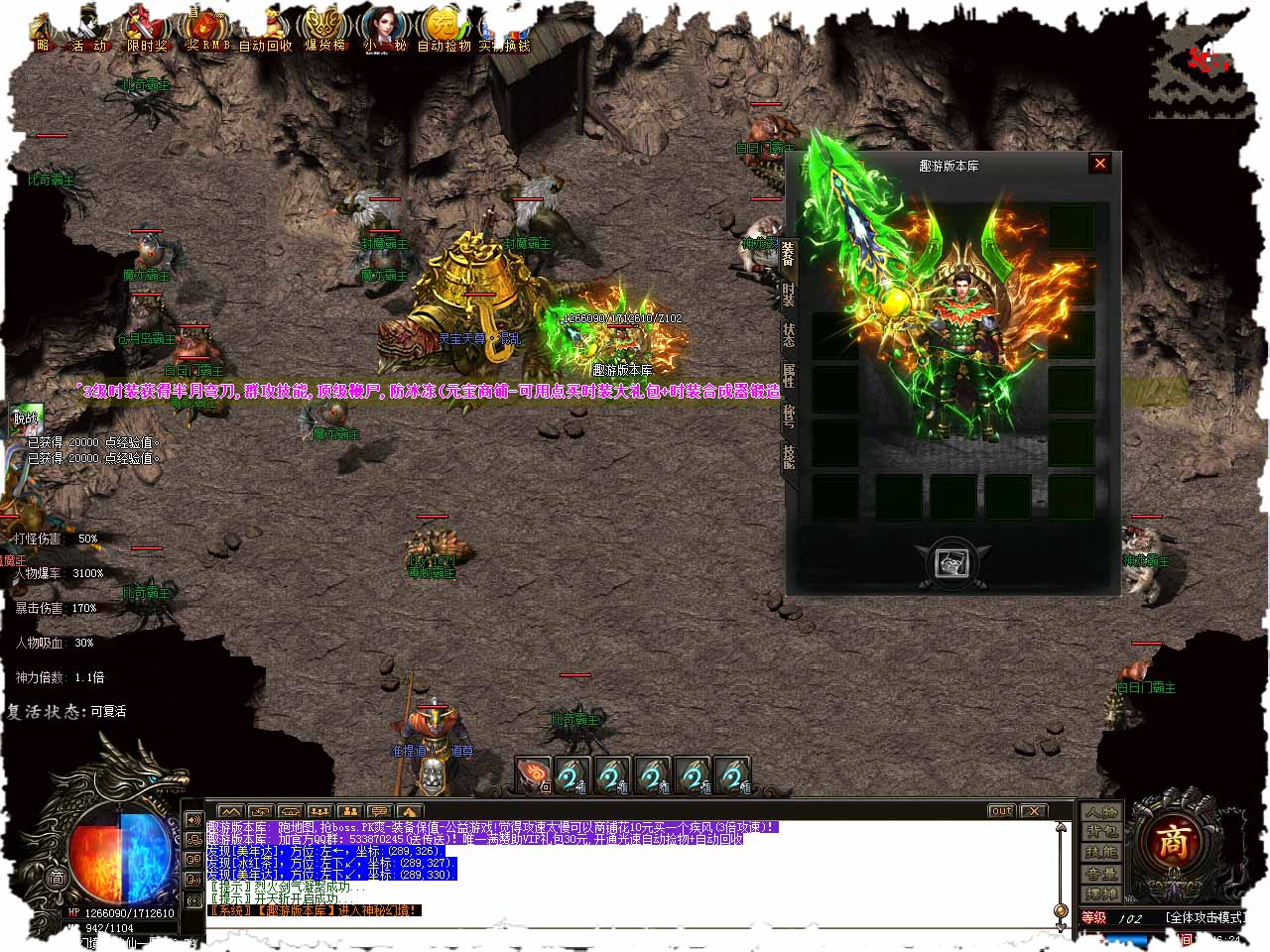The image size is (1270, 952).
Task: Open the 人物 character menu button
Action: [1100, 812]
